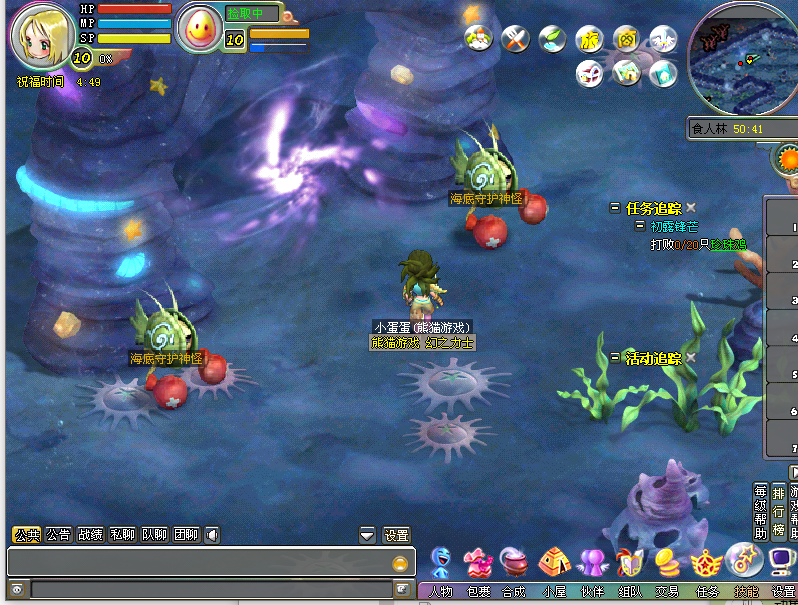Switch to the 队聊 team chat tab
Screen dimensions: 798x605
tap(154, 535)
